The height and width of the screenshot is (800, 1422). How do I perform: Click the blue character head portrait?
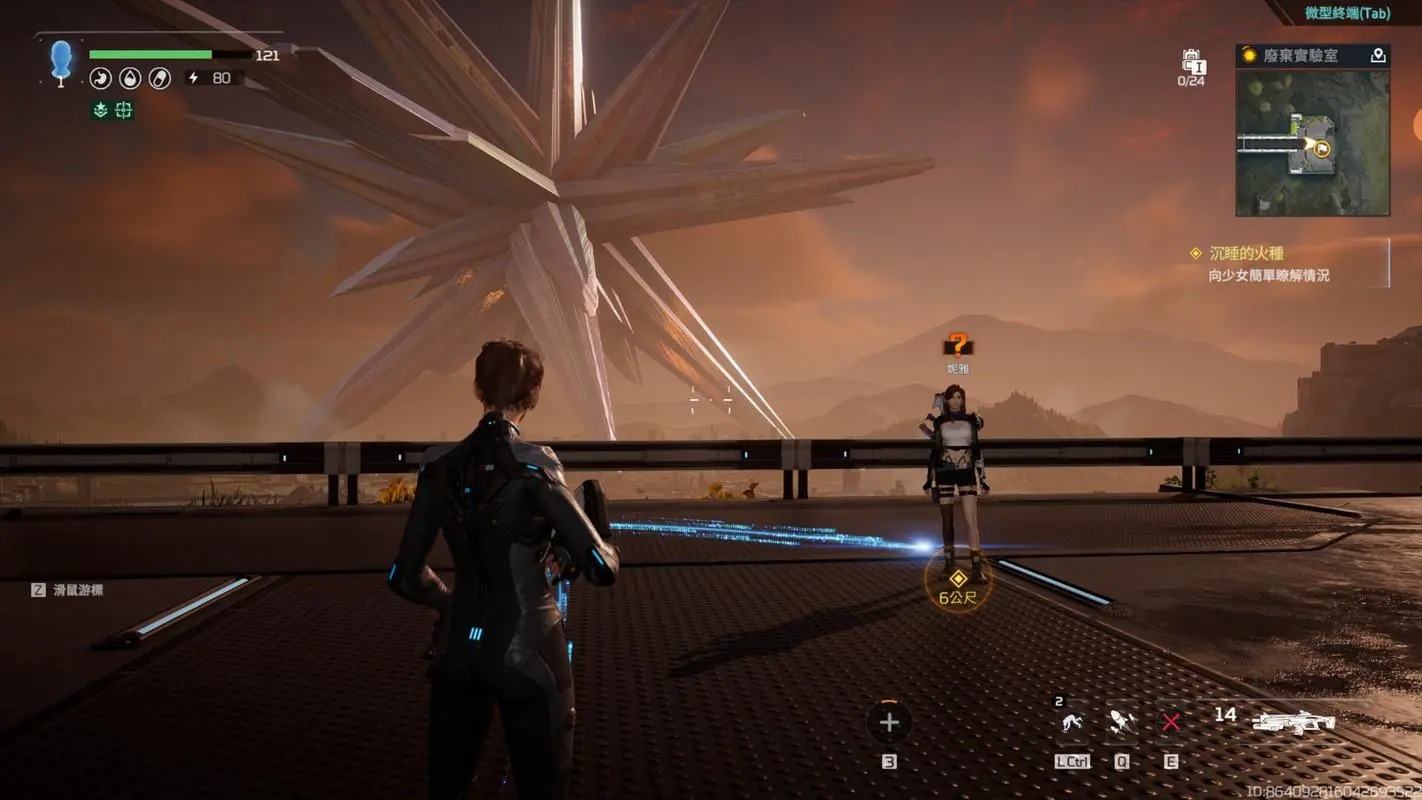click(61, 60)
